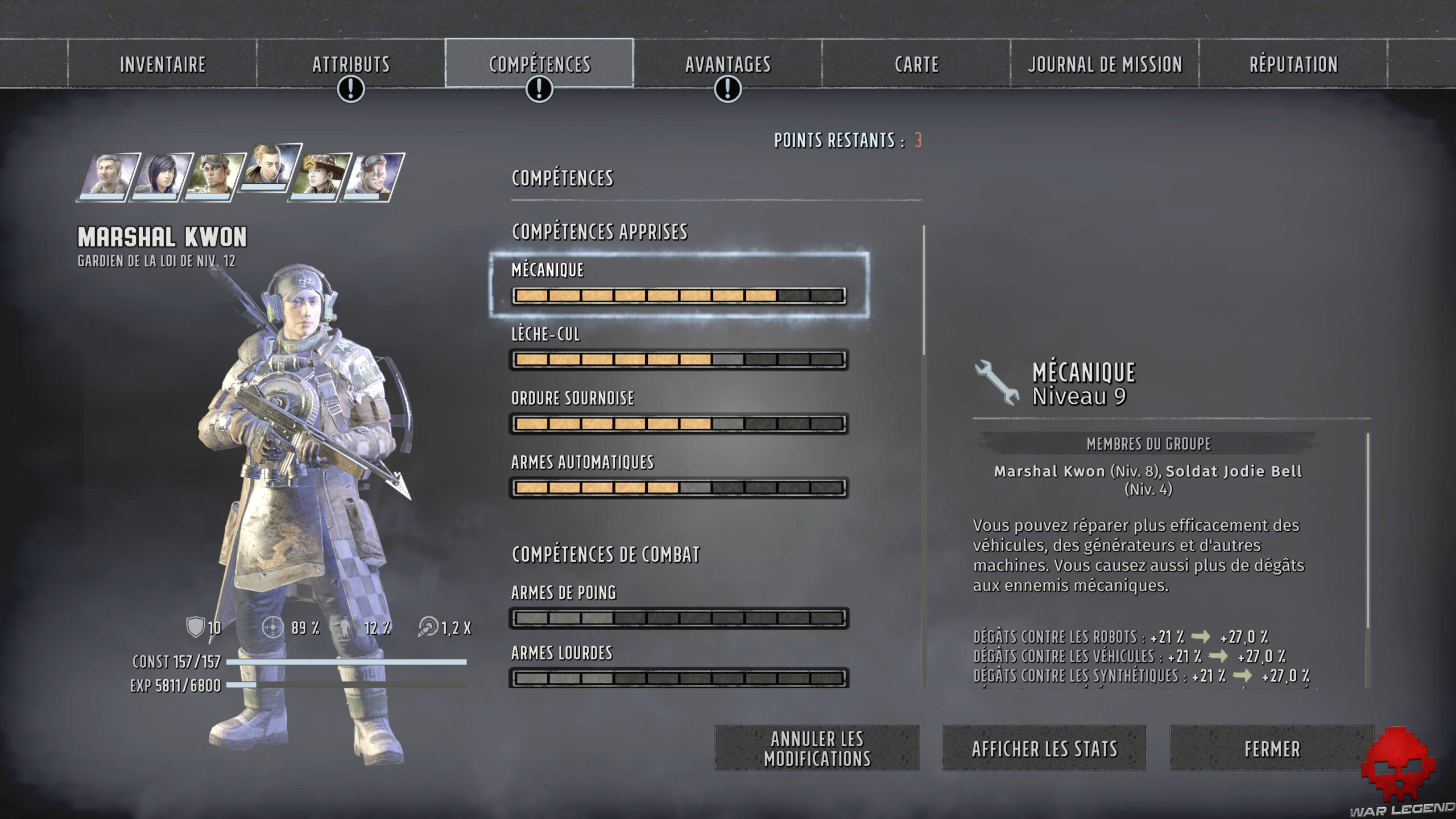Switch to the Attributs tab
This screenshot has width=1456, height=819.
[351, 64]
